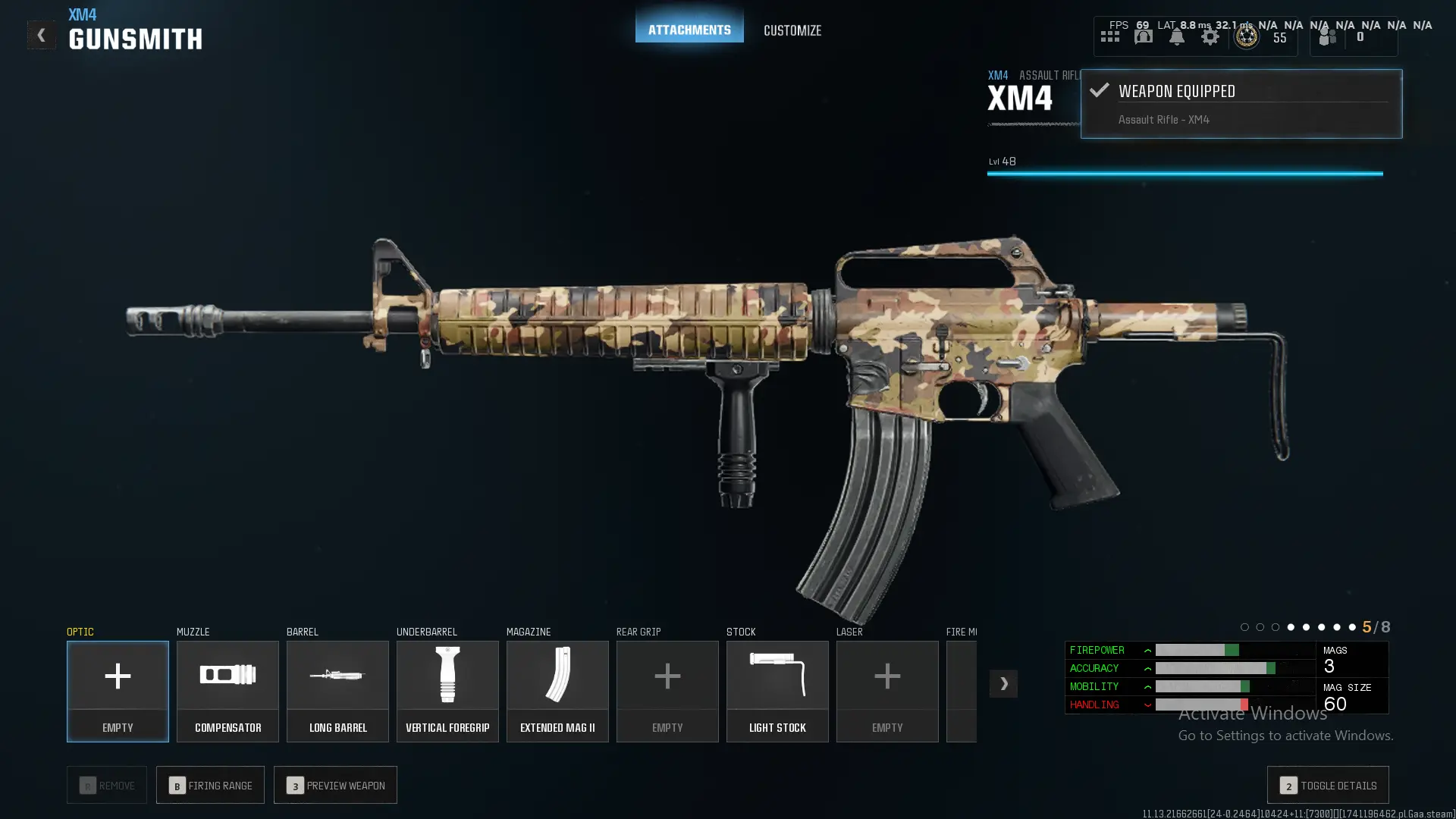
Task: Open the settings gear icon
Action: coord(1210,36)
